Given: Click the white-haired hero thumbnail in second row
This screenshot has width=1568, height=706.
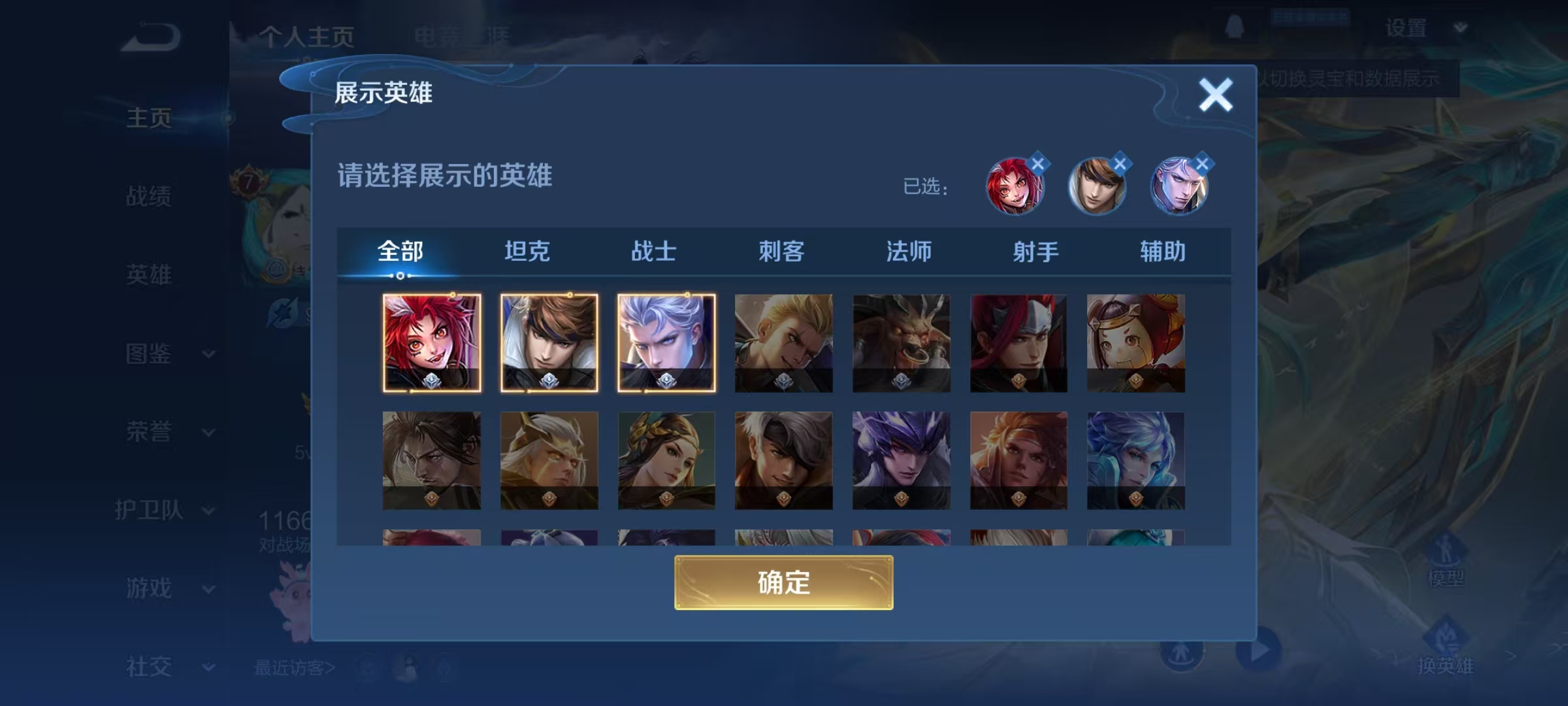Looking at the screenshot, I should (783, 461).
